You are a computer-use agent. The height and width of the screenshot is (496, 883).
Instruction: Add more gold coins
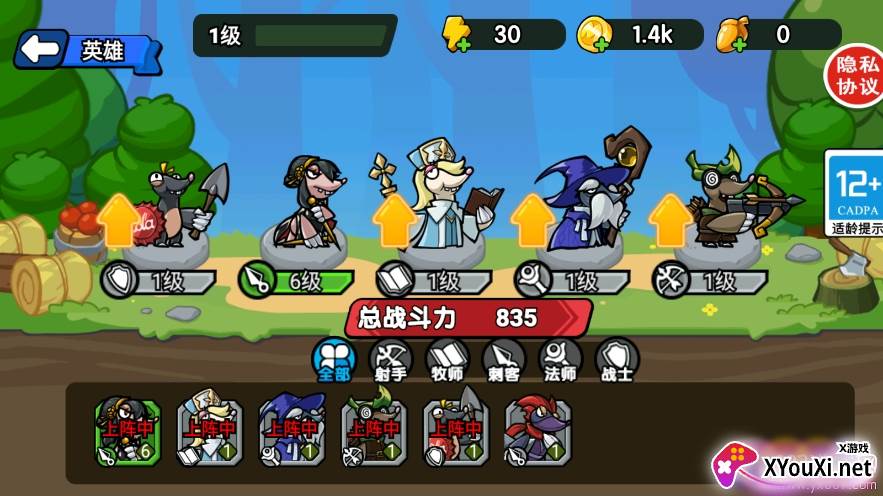[594, 37]
